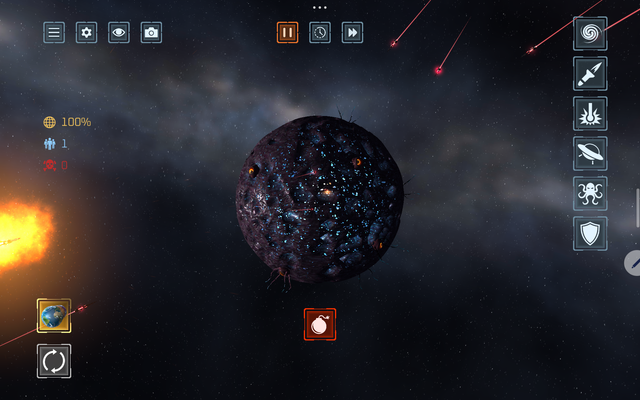Click the clock time control button

(x=320, y=32)
